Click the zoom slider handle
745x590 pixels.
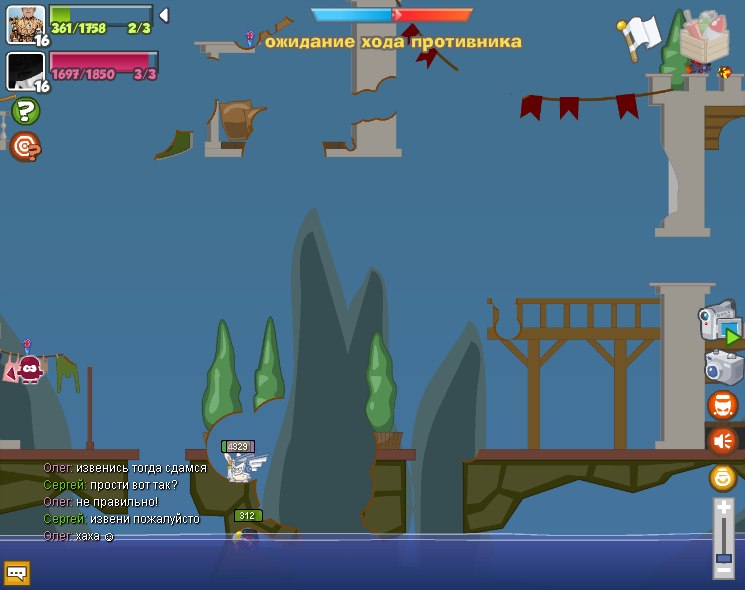click(x=724, y=557)
